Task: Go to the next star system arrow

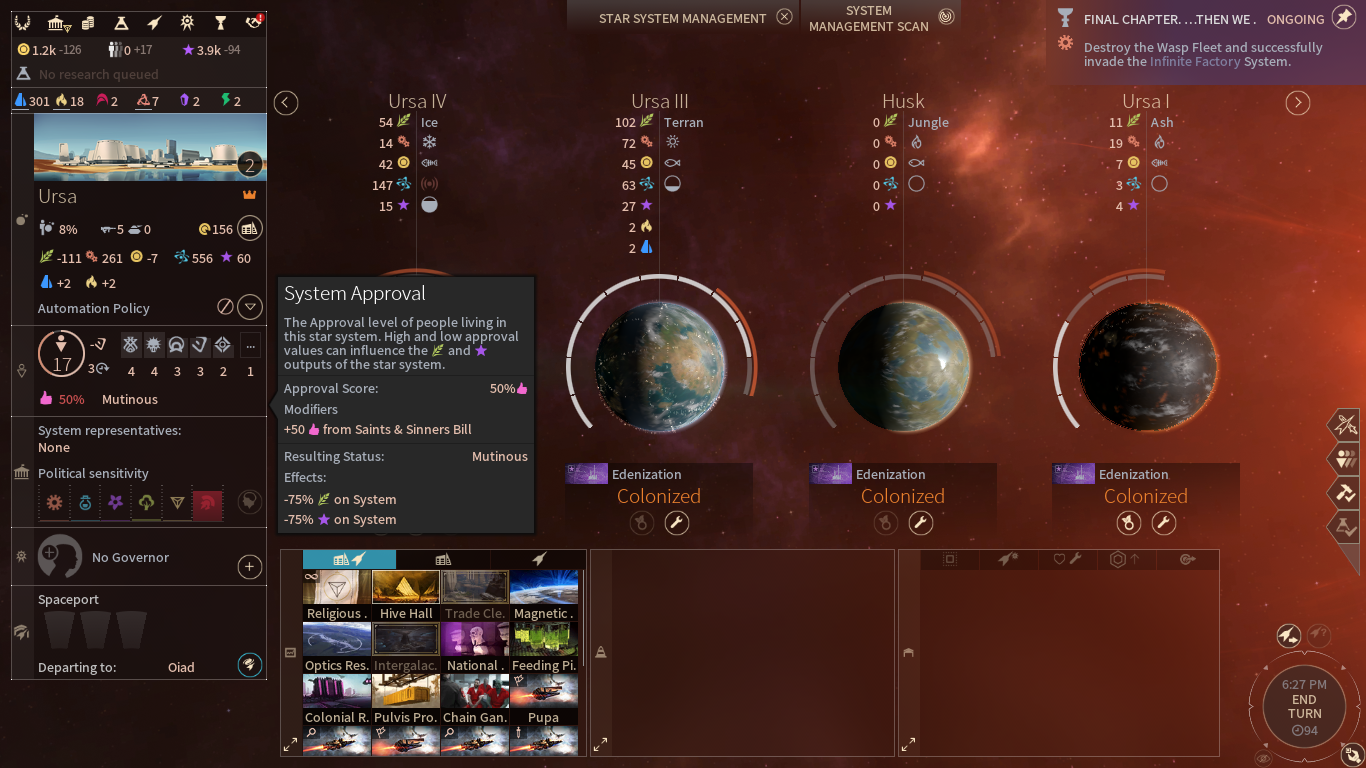Action: [1298, 102]
